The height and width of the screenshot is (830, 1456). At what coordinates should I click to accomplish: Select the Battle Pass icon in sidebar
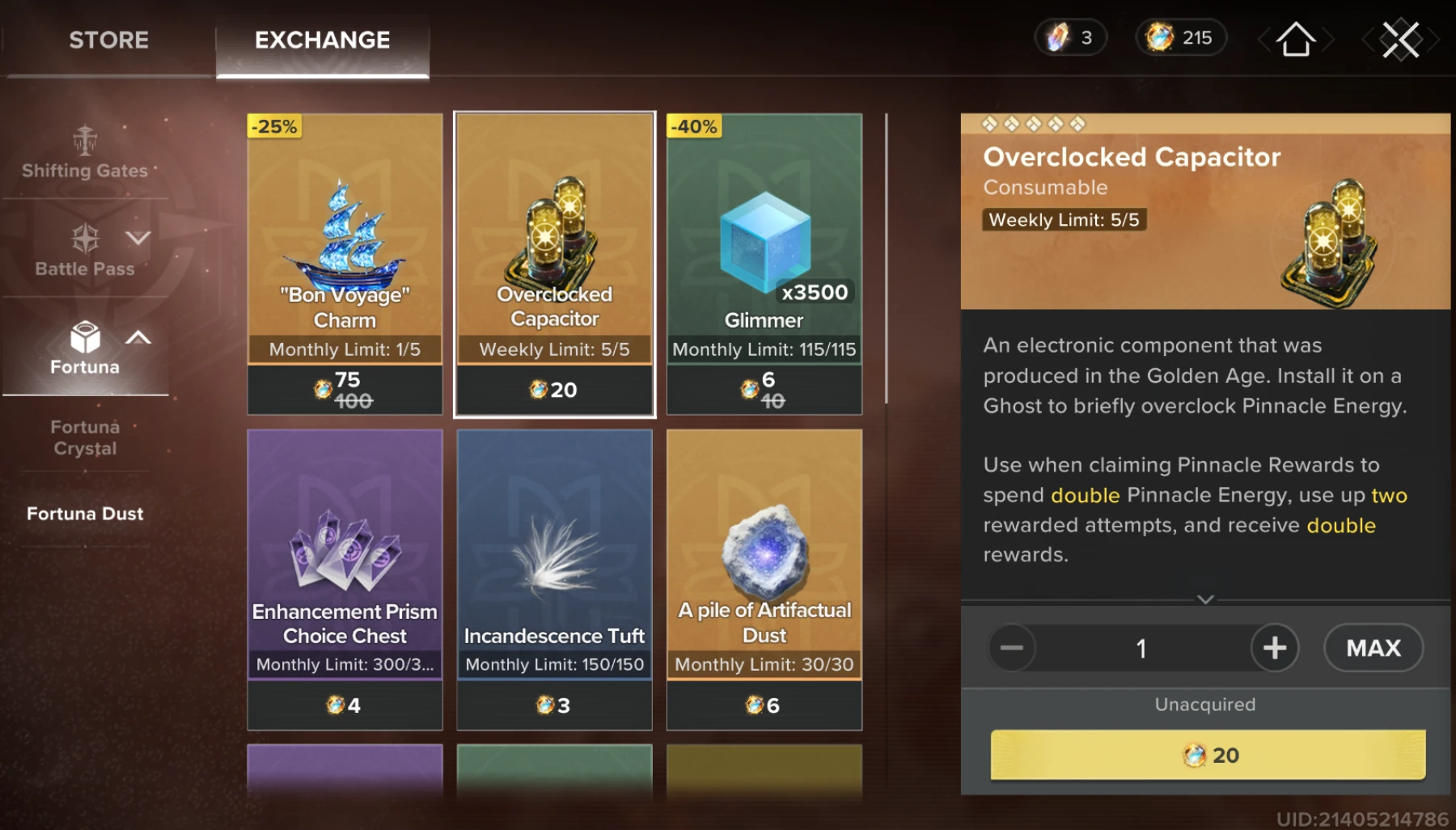point(85,239)
